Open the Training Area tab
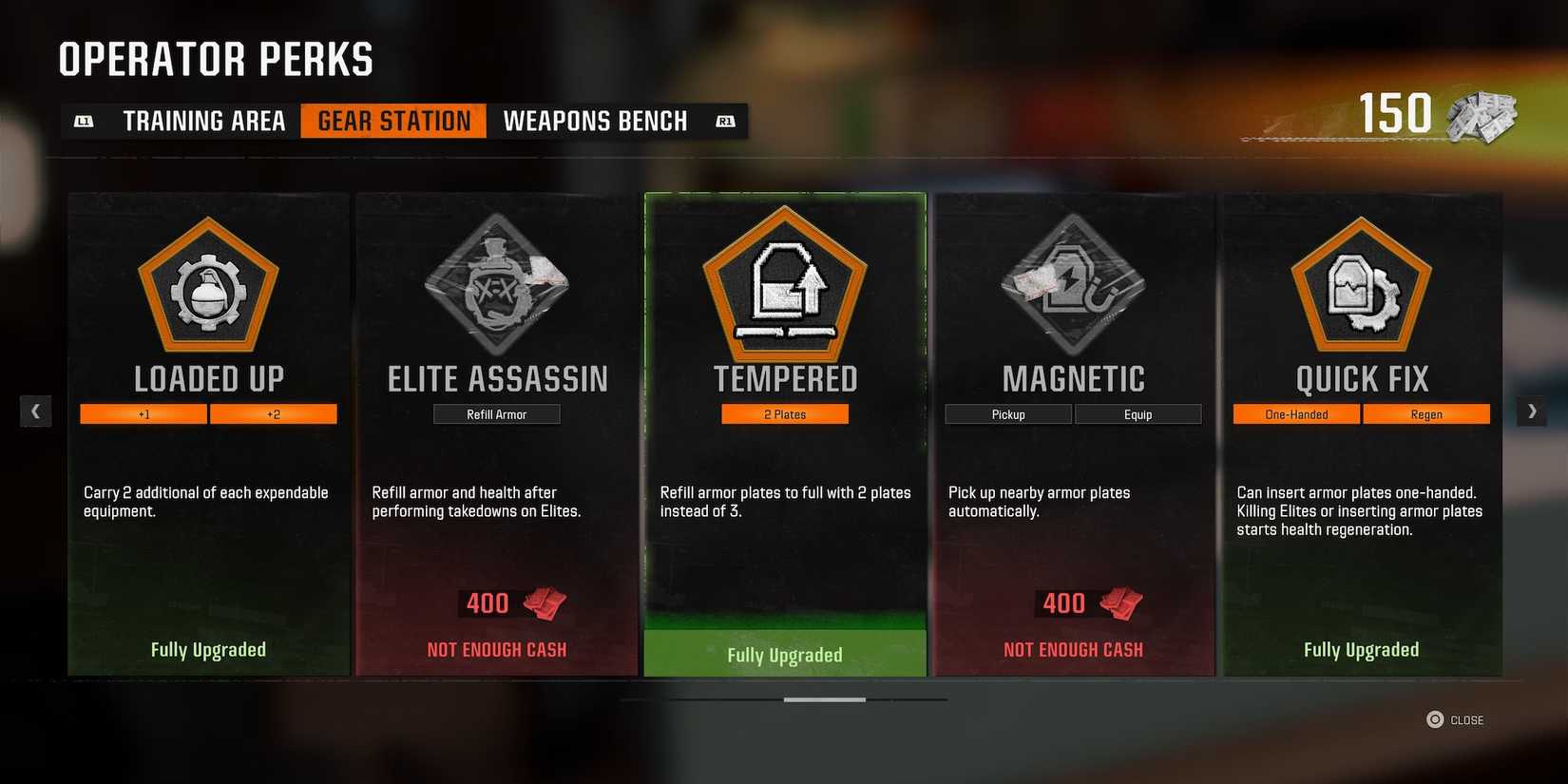The image size is (1568, 784). [203, 121]
